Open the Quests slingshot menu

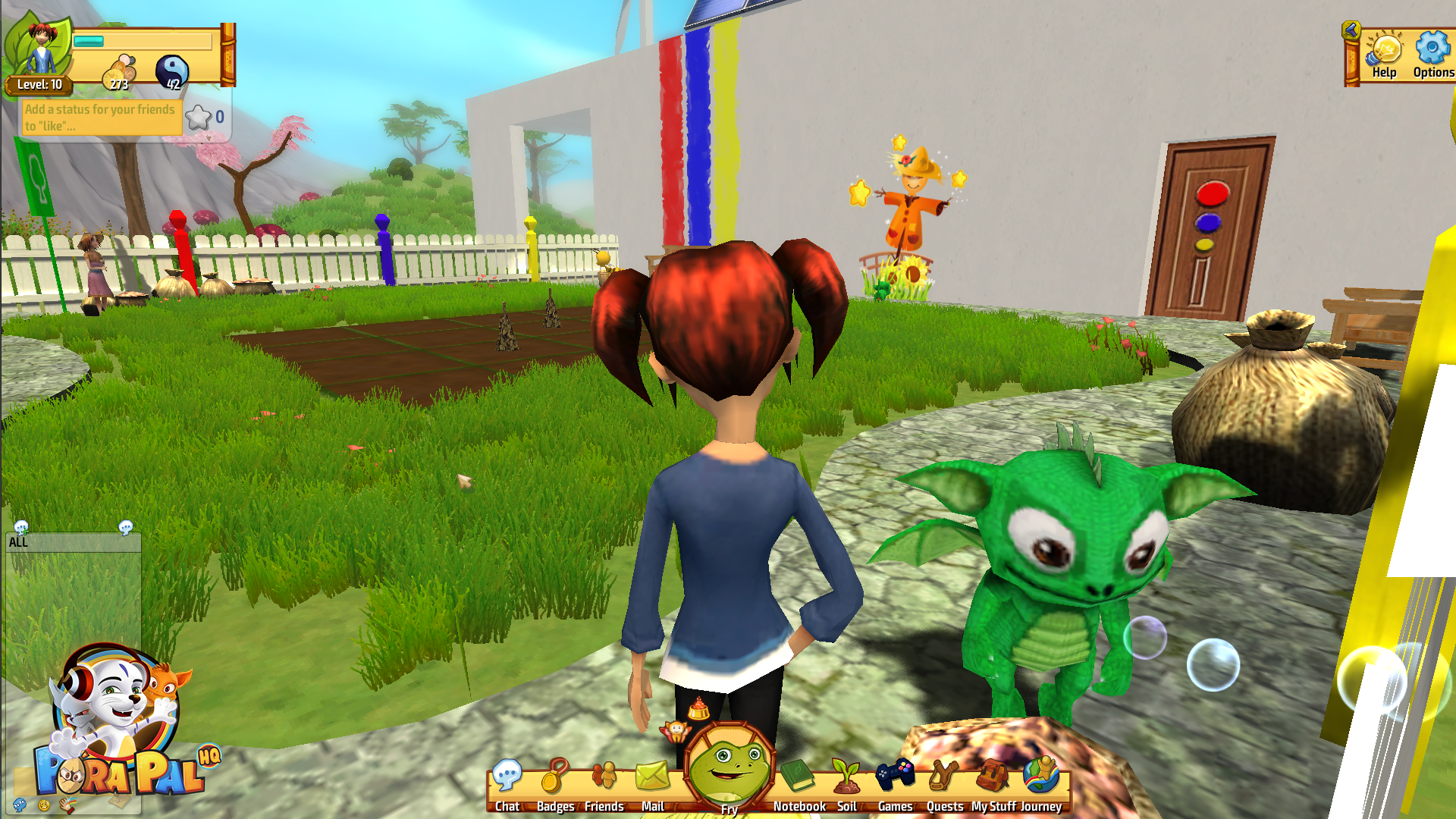pos(944,781)
